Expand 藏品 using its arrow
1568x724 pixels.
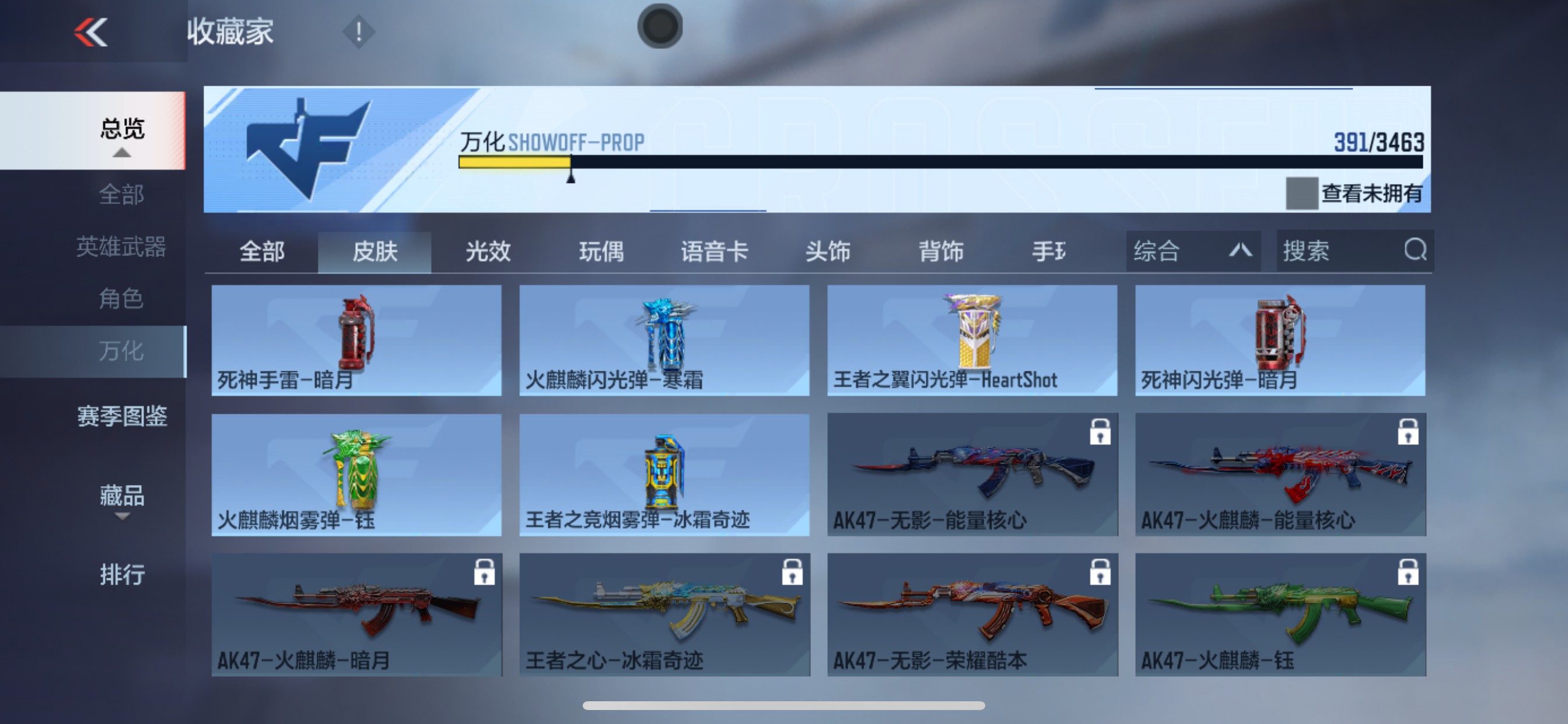point(122,517)
